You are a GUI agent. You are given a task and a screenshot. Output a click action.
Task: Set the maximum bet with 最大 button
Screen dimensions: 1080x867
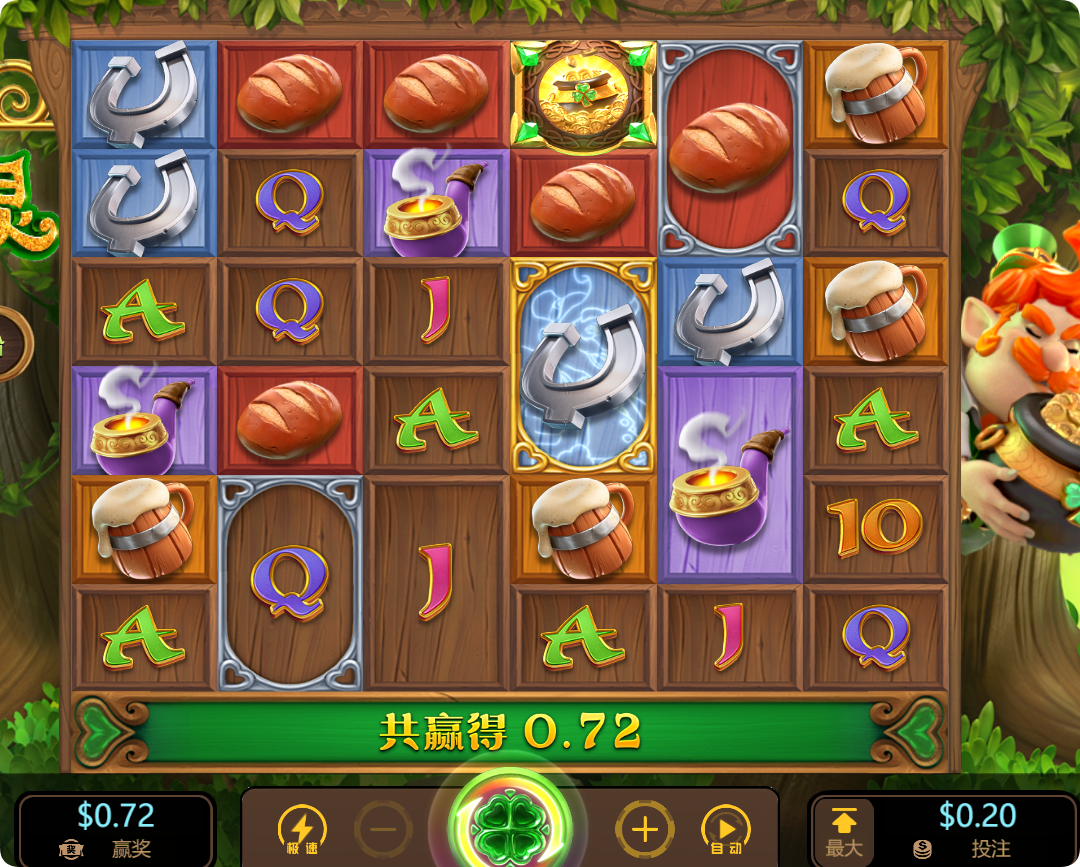(x=843, y=830)
